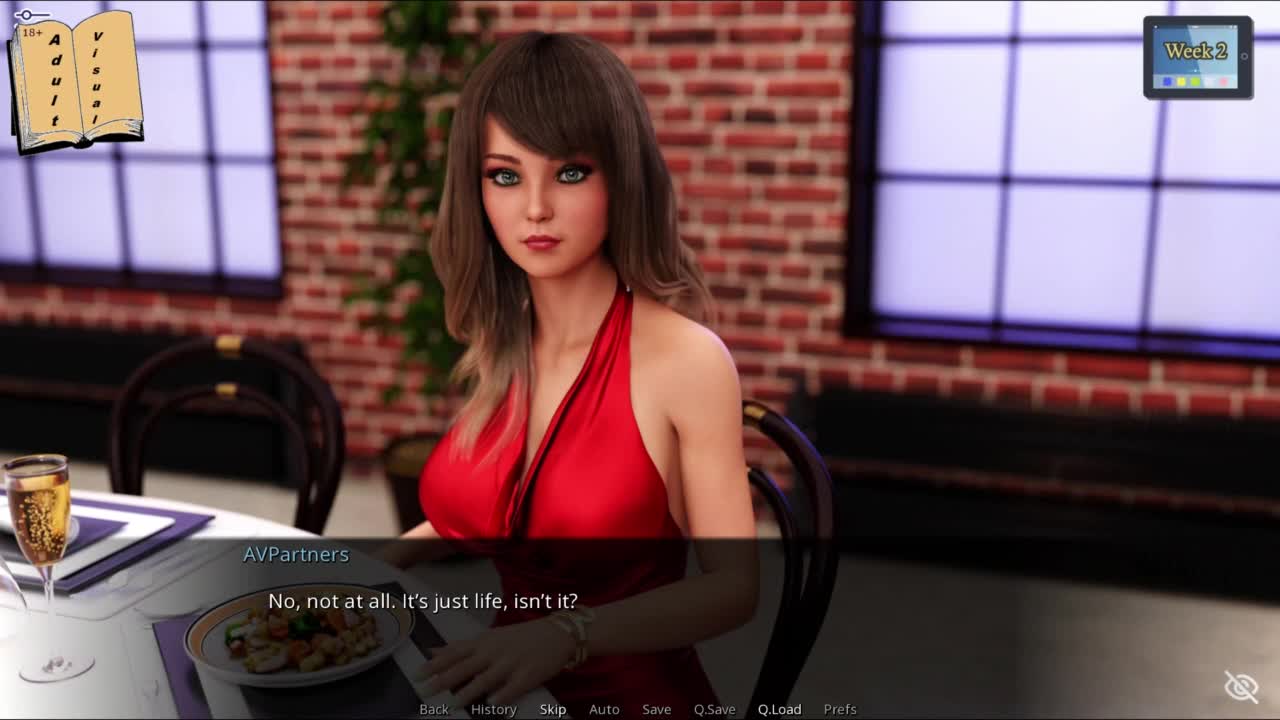This screenshot has width=1280, height=720.
Task: Open the Week 2 tablet
Action: tap(1197, 57)
